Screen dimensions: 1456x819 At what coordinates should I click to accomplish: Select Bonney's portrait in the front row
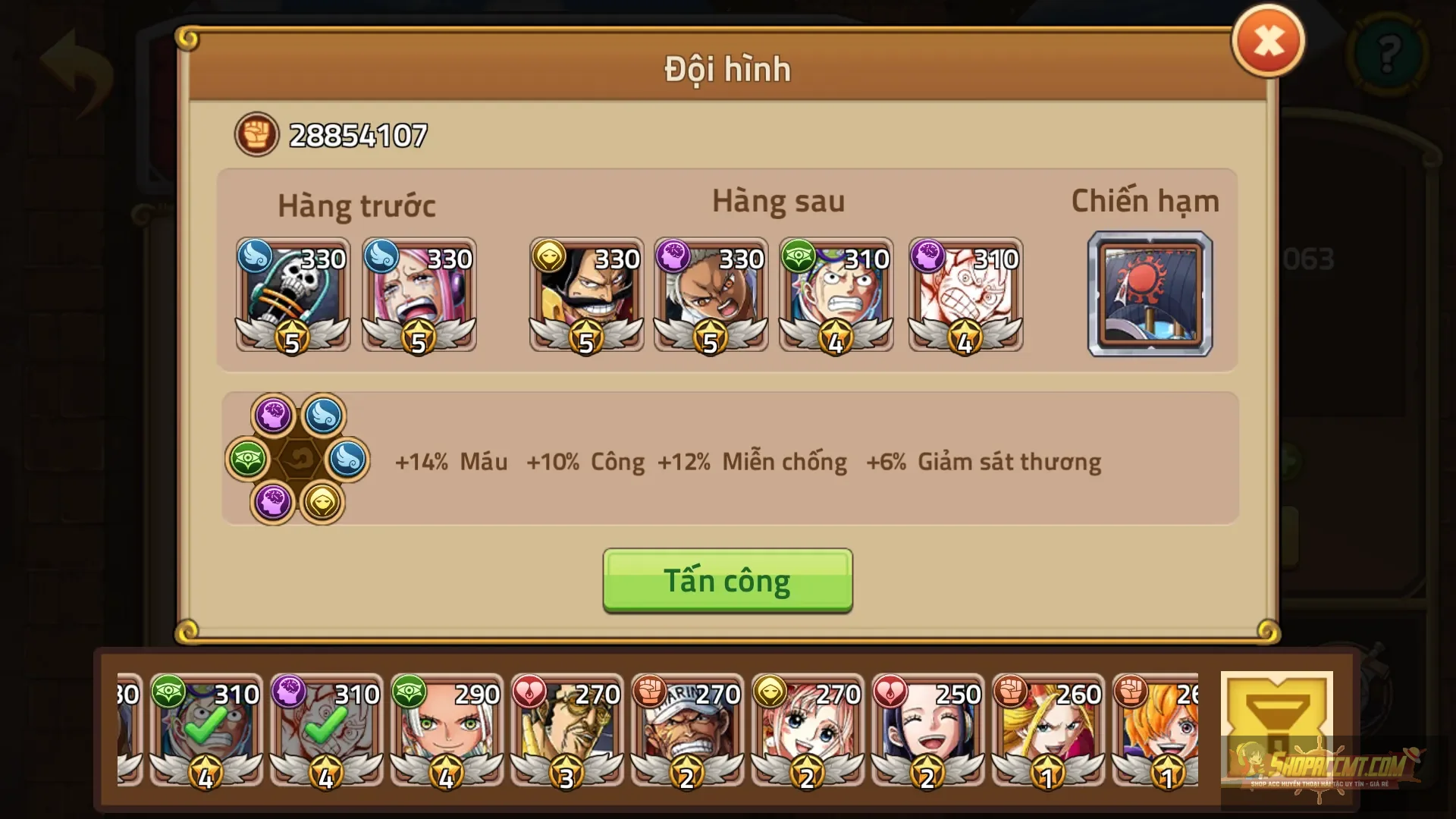click(x=418, y=296)
